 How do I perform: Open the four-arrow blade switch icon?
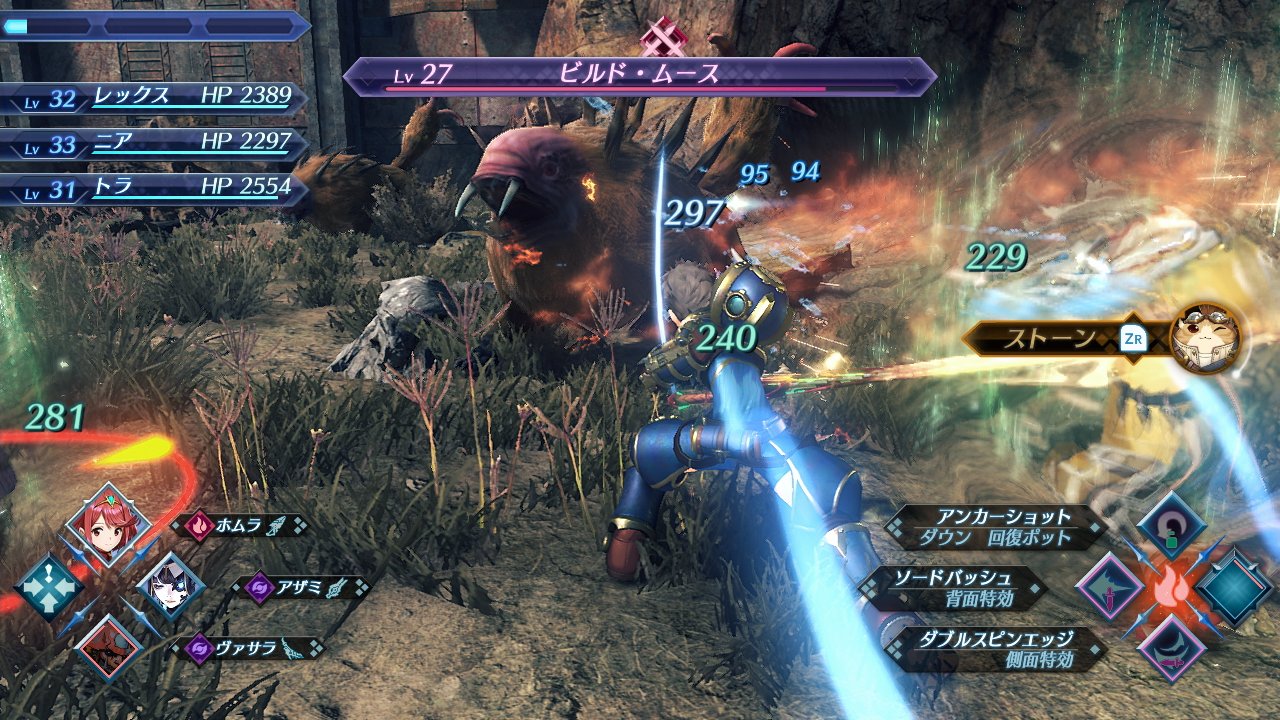[47, 587]
